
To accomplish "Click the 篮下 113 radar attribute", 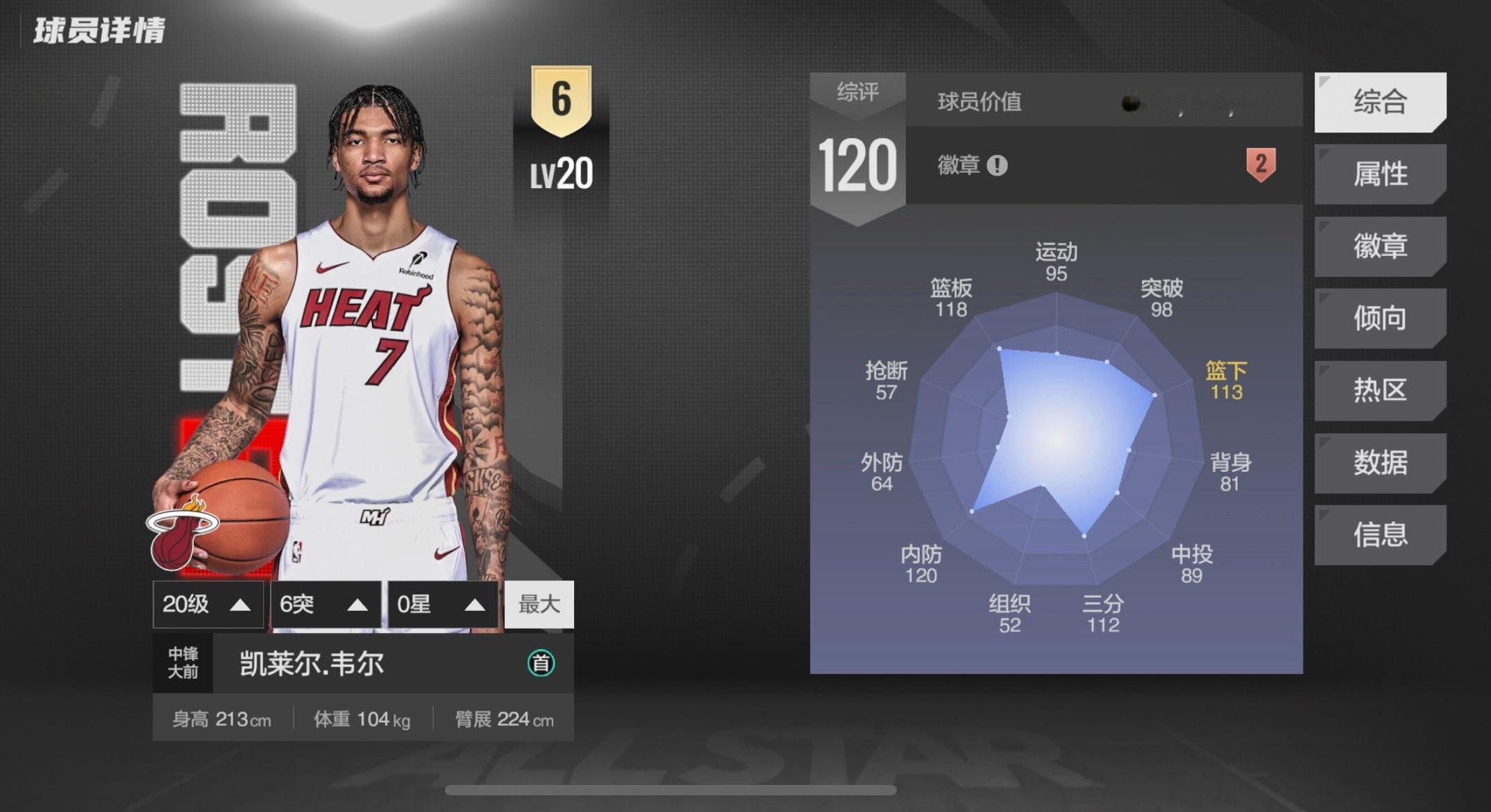I will (1226, 381).
